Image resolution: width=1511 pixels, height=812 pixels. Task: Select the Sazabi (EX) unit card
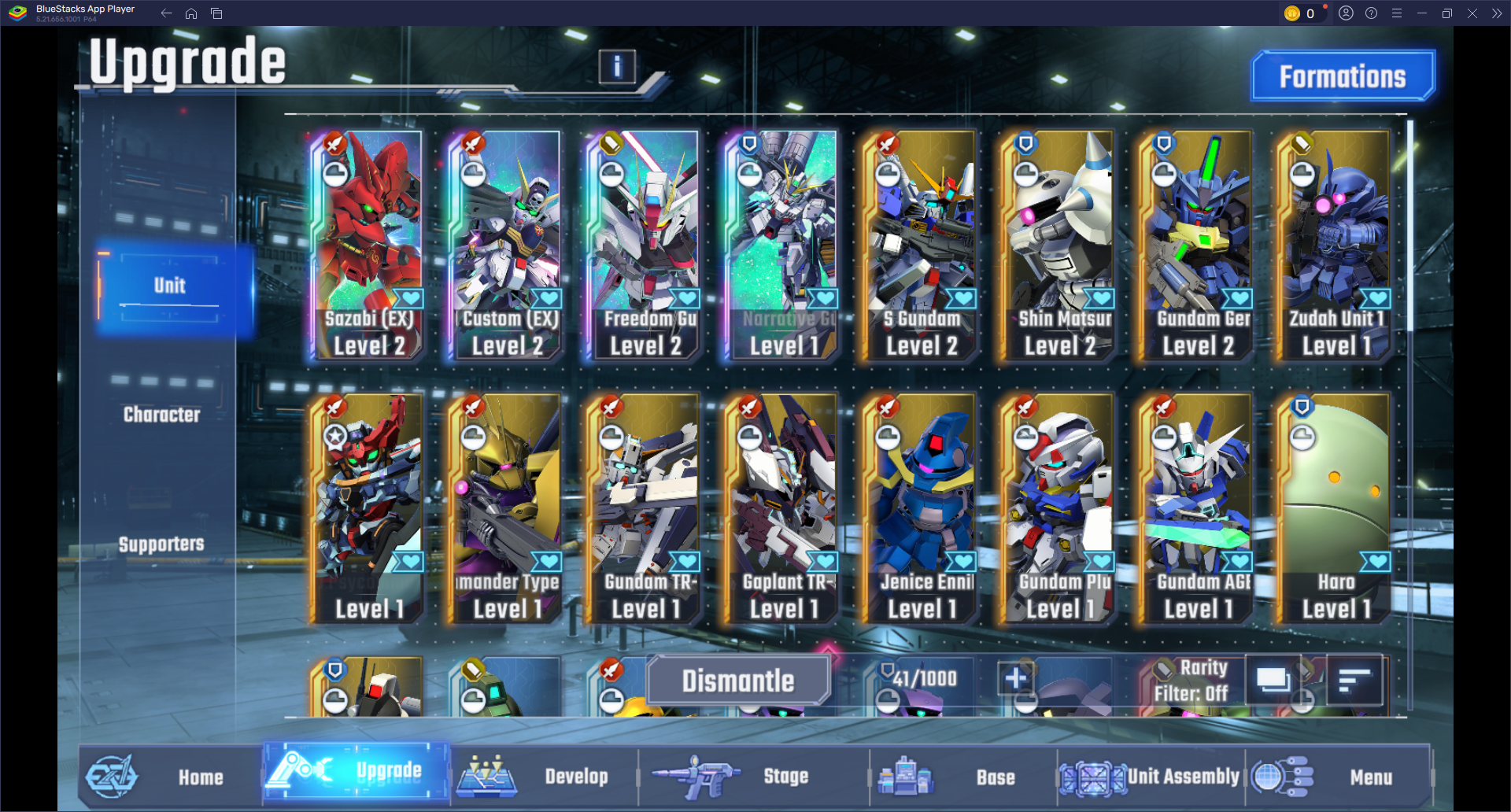point(368,245)
